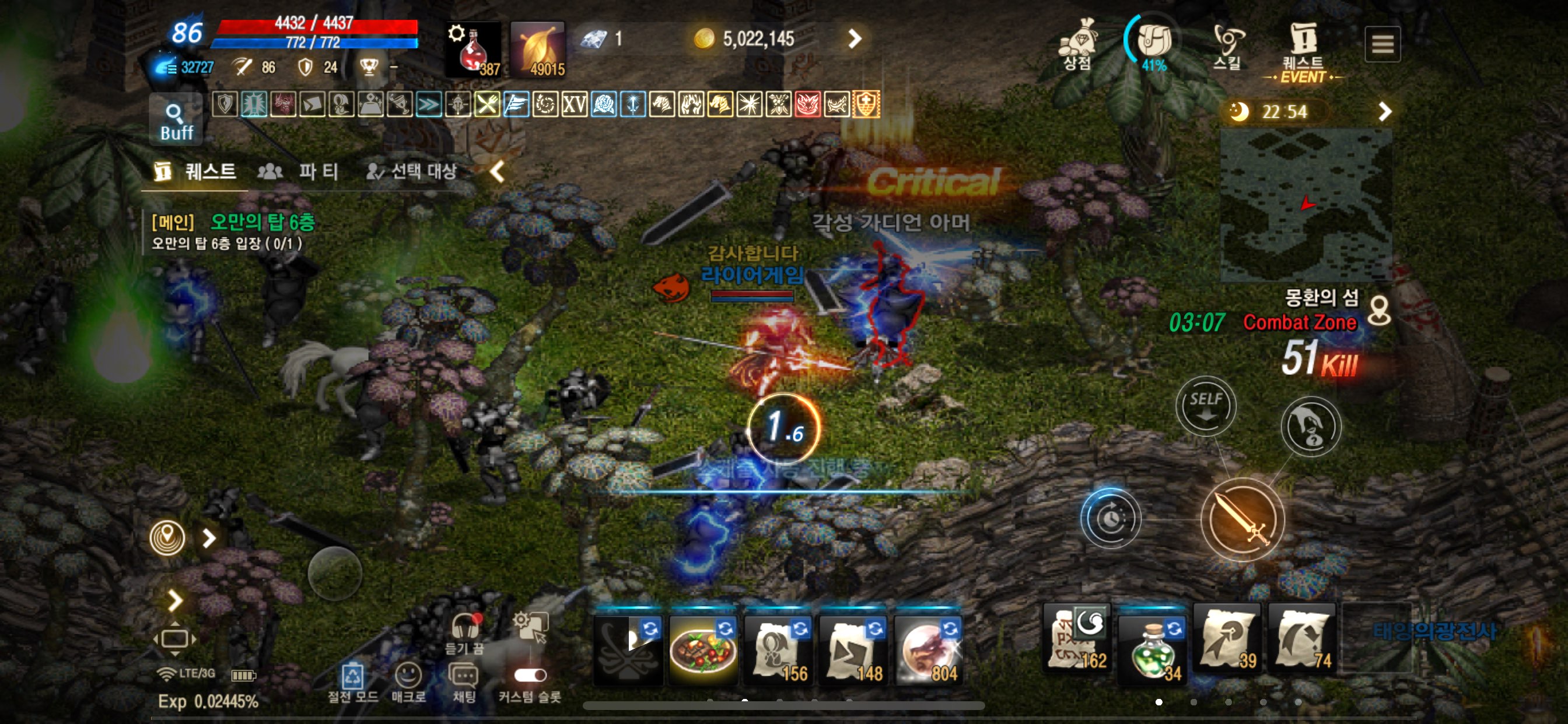
Task: Tap the SELF target button
Action: 1205,406
